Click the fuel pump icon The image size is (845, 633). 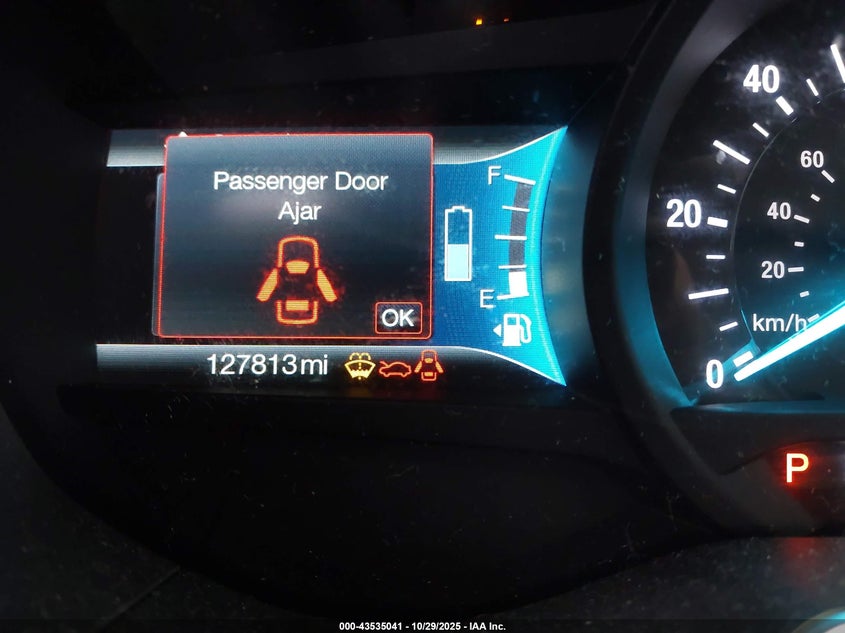click(510, 330)
